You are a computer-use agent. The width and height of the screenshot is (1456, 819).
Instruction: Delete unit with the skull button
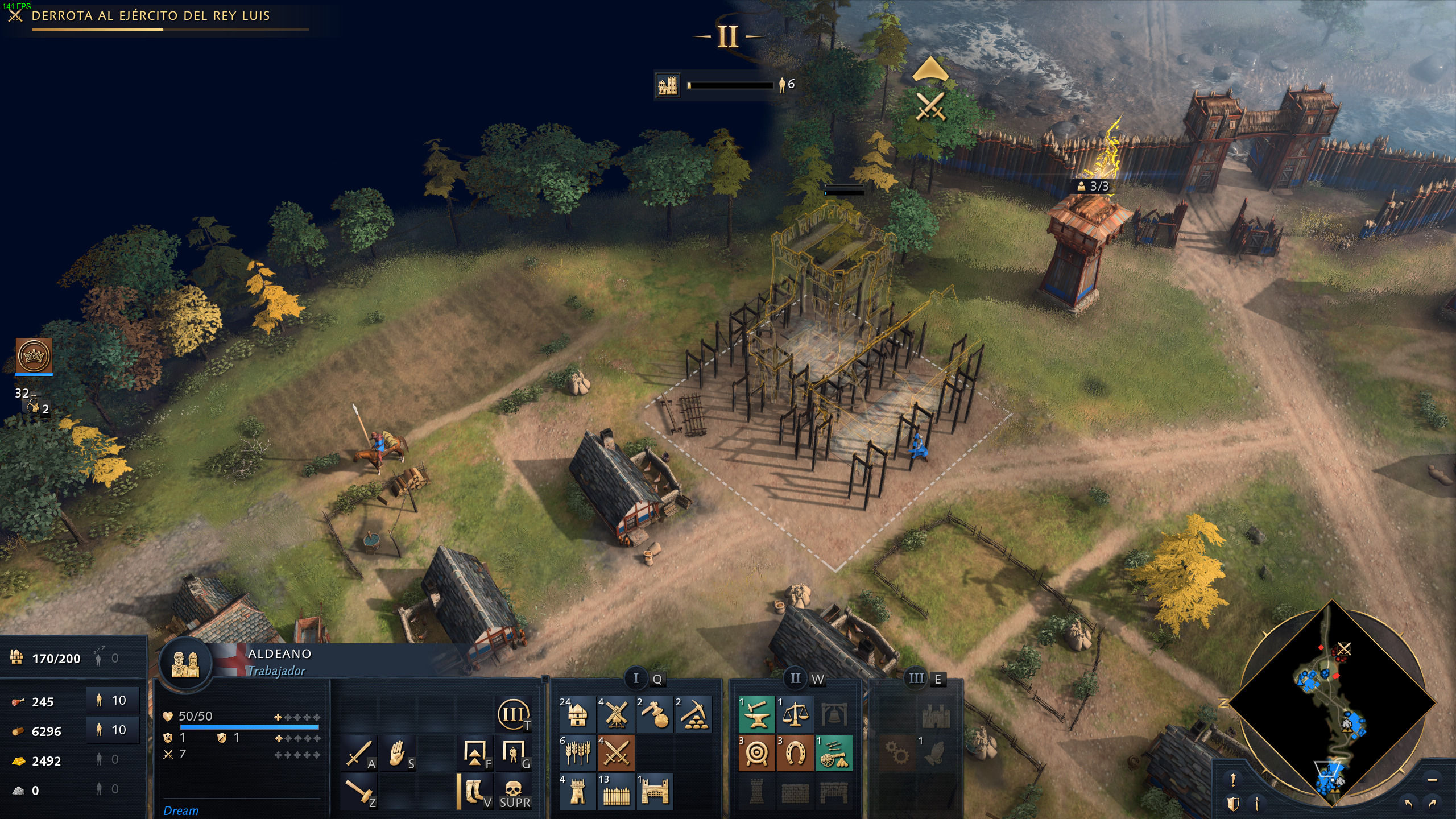point(514,792)
